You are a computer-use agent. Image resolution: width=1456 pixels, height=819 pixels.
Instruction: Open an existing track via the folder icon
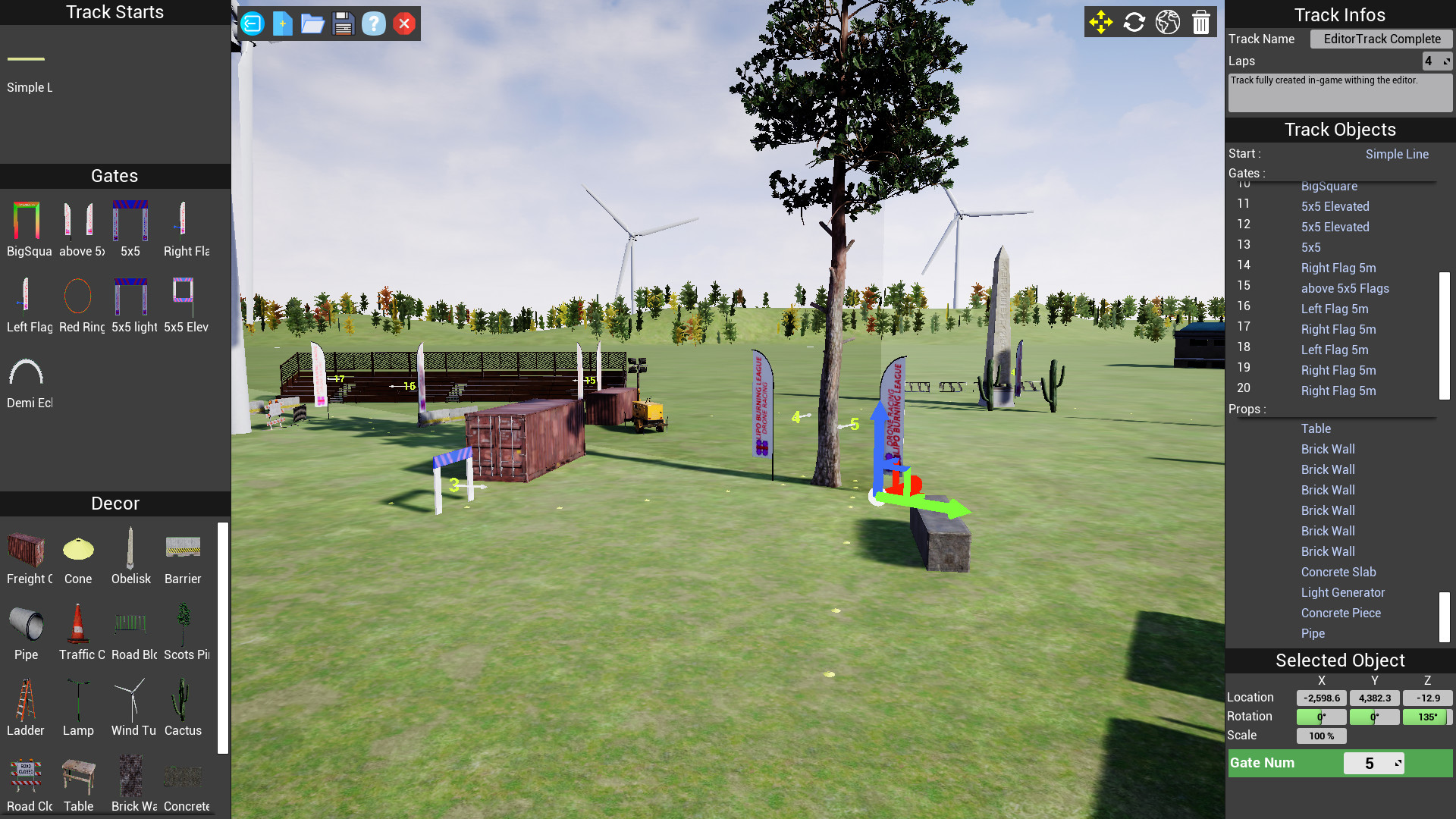[x=312, y=24]
